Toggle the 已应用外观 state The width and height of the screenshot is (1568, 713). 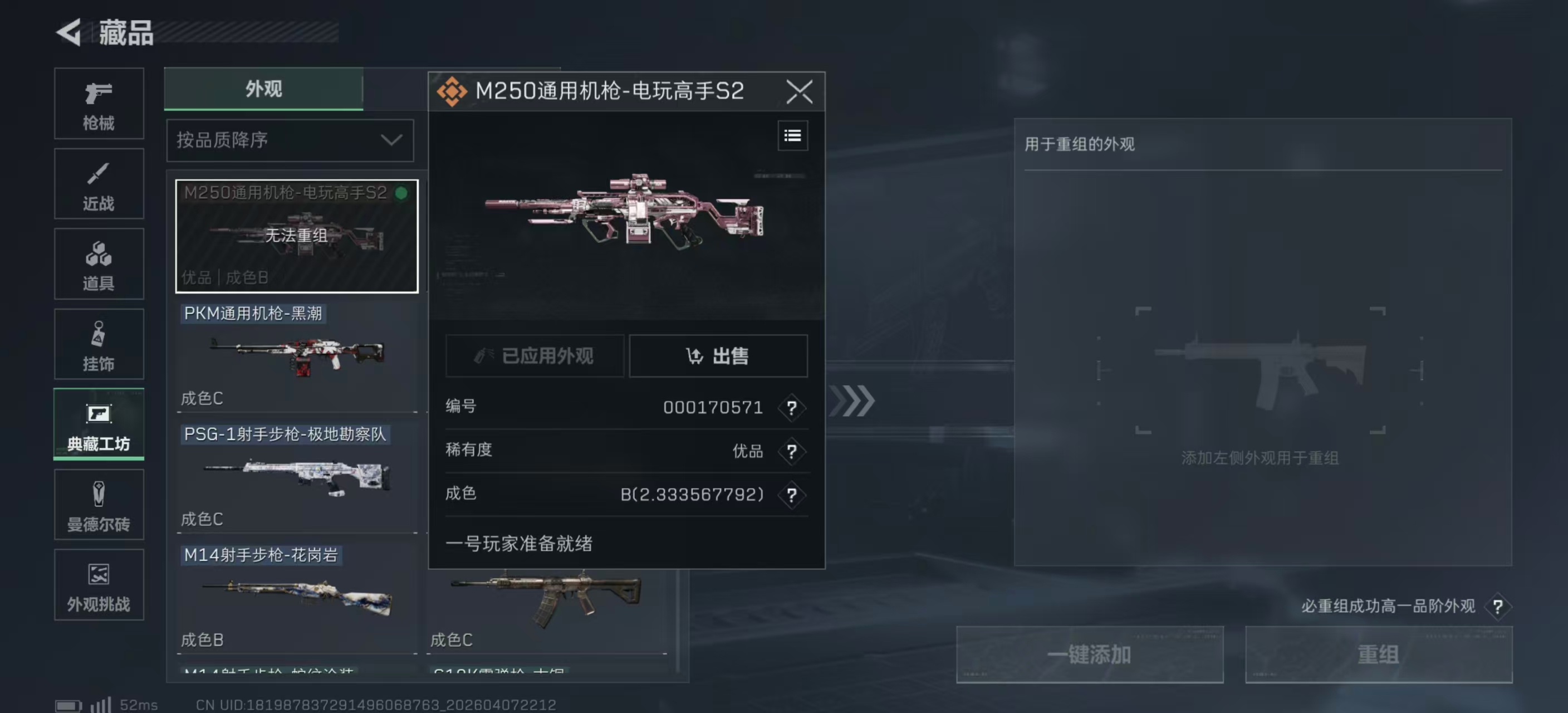click(x=535, y=356)
